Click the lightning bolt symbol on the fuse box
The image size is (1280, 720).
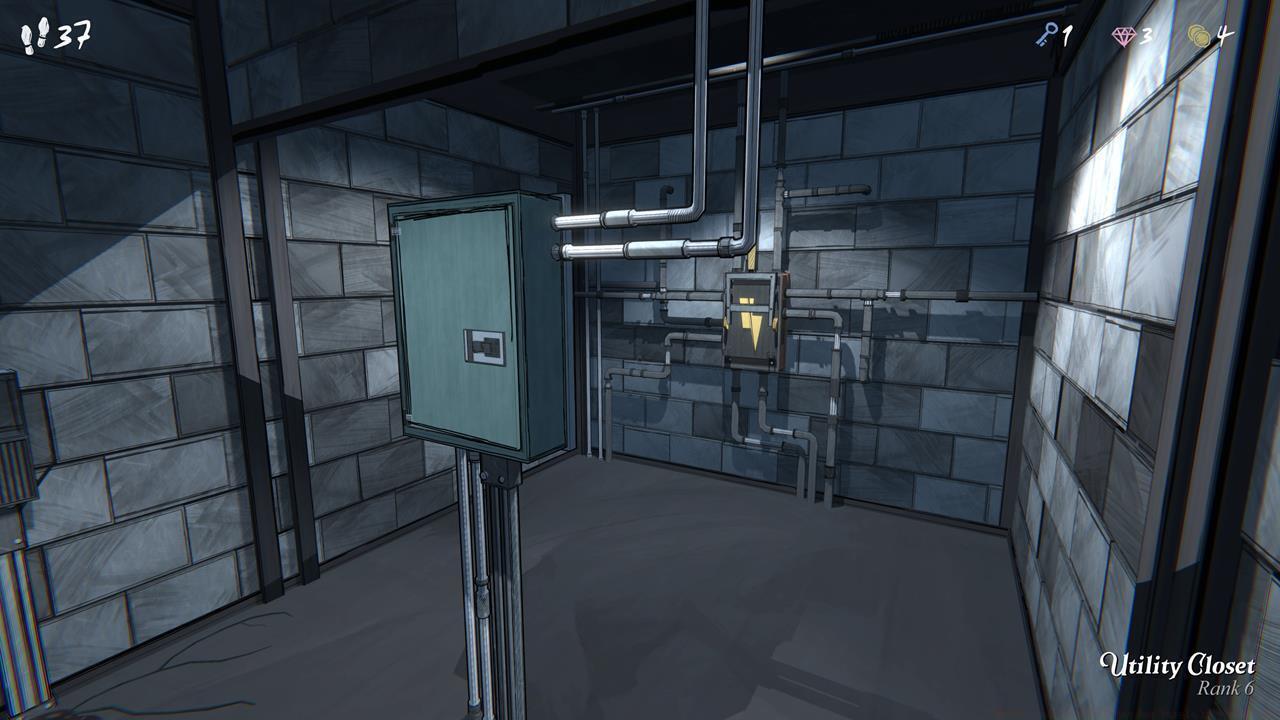(753, 330)
